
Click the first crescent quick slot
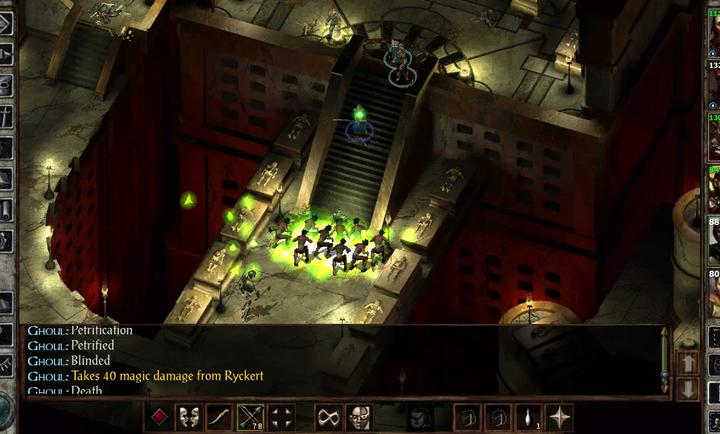tap(467, 417)
